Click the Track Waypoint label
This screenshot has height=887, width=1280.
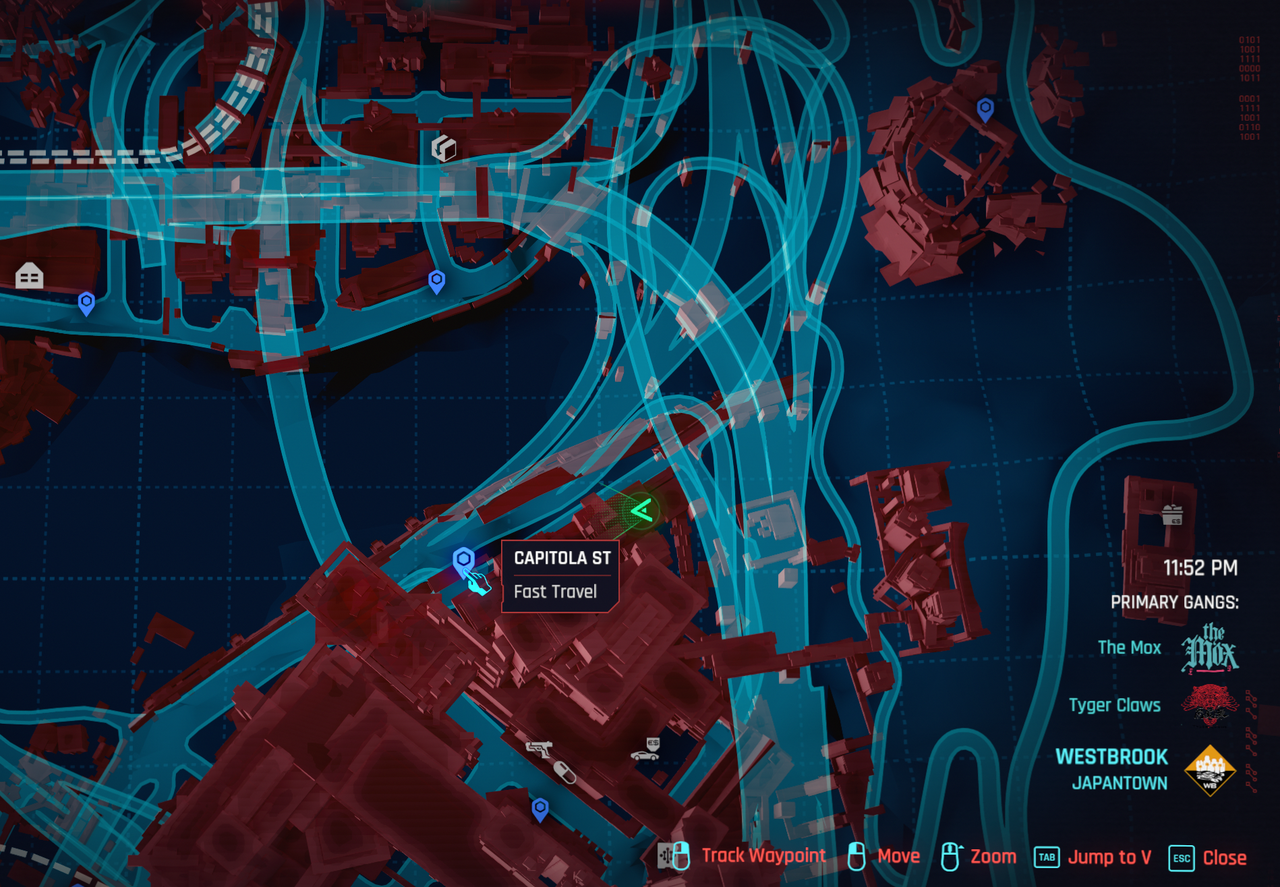tap(763, 855)
